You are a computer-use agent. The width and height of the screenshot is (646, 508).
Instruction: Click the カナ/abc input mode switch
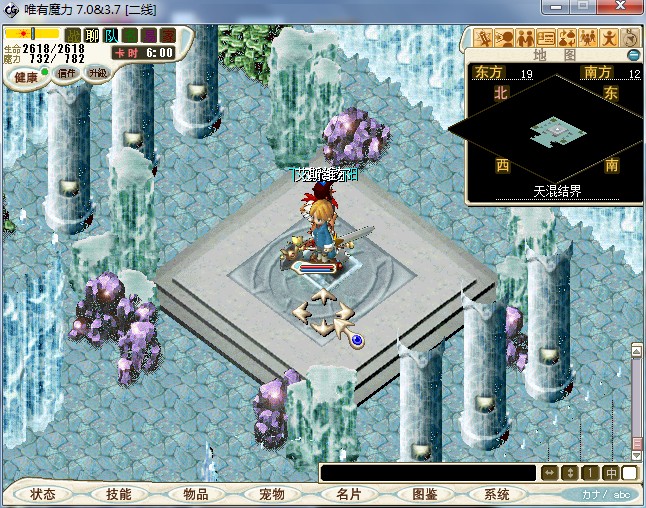[x=606, y=494]
